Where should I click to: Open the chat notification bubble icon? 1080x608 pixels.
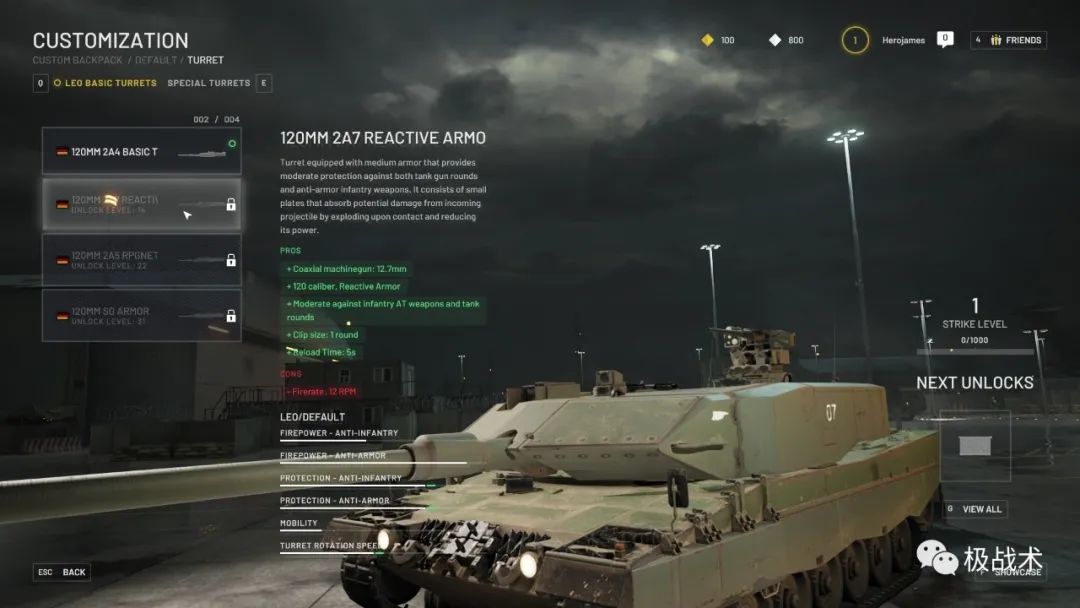pyautogui.click(x=945, y=39)
